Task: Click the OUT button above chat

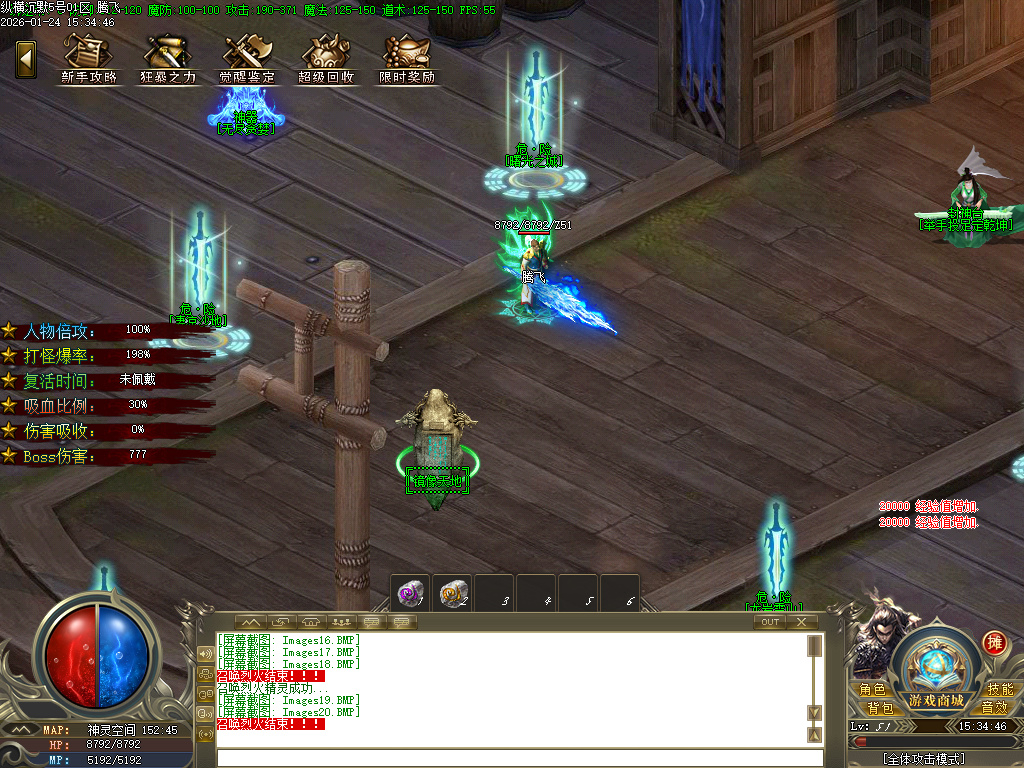Action: (769, 622)
